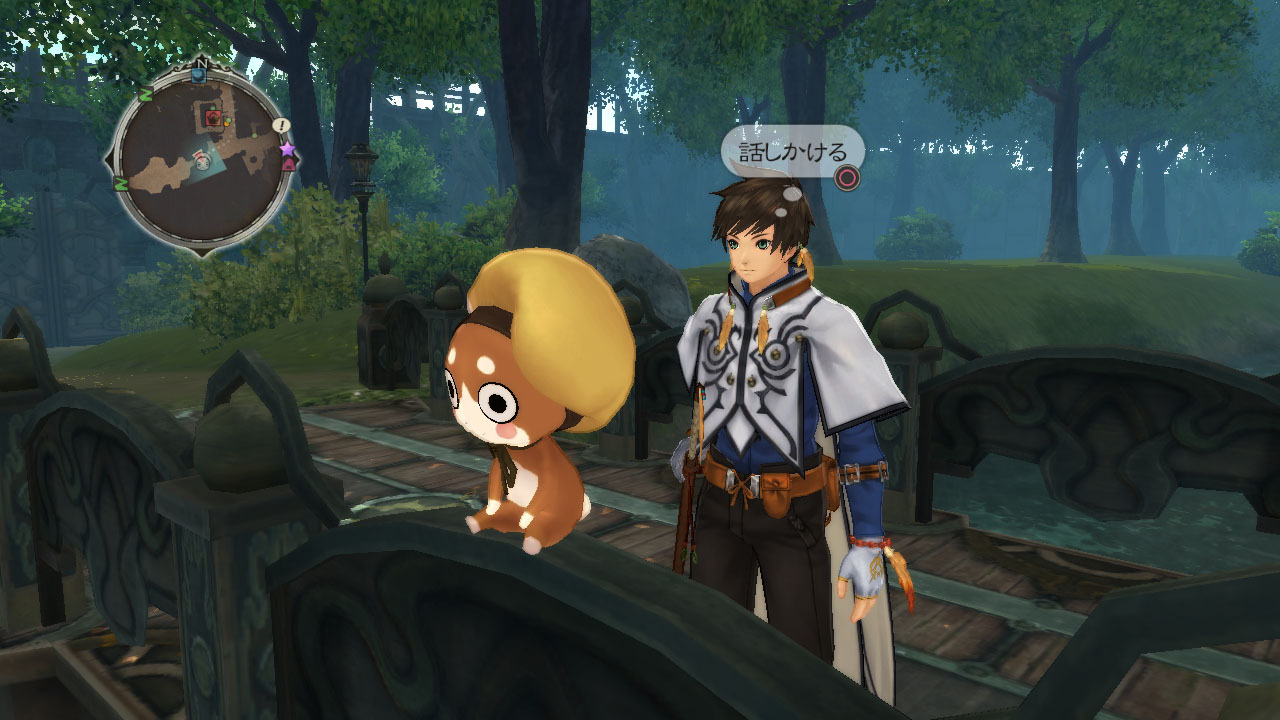Click the green item dot on the minimap path
1280x720 pixels.
pyautogui.click(x=254, y=134)
